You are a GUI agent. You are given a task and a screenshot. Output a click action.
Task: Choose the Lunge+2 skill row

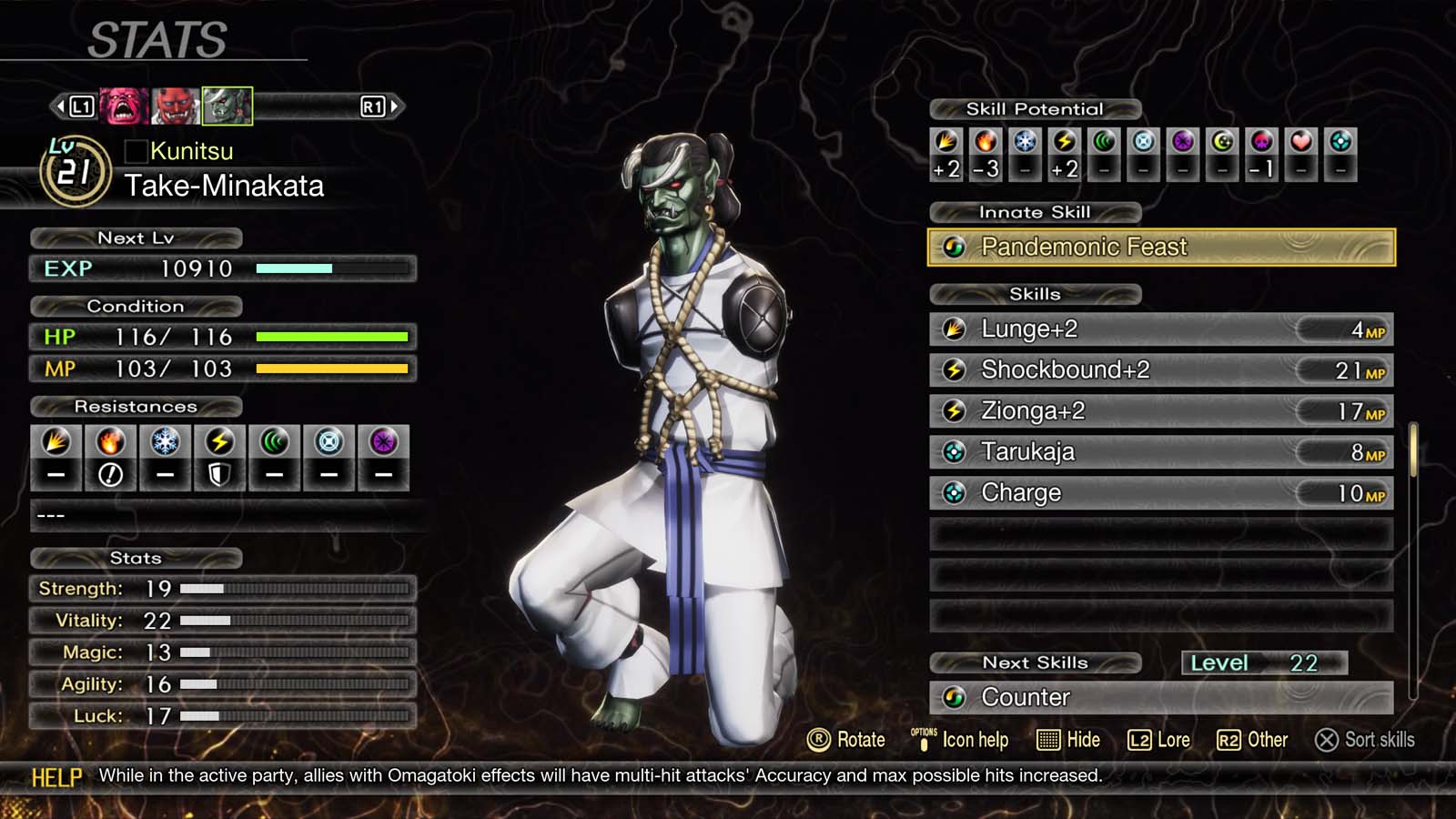tap(1160, 329)
